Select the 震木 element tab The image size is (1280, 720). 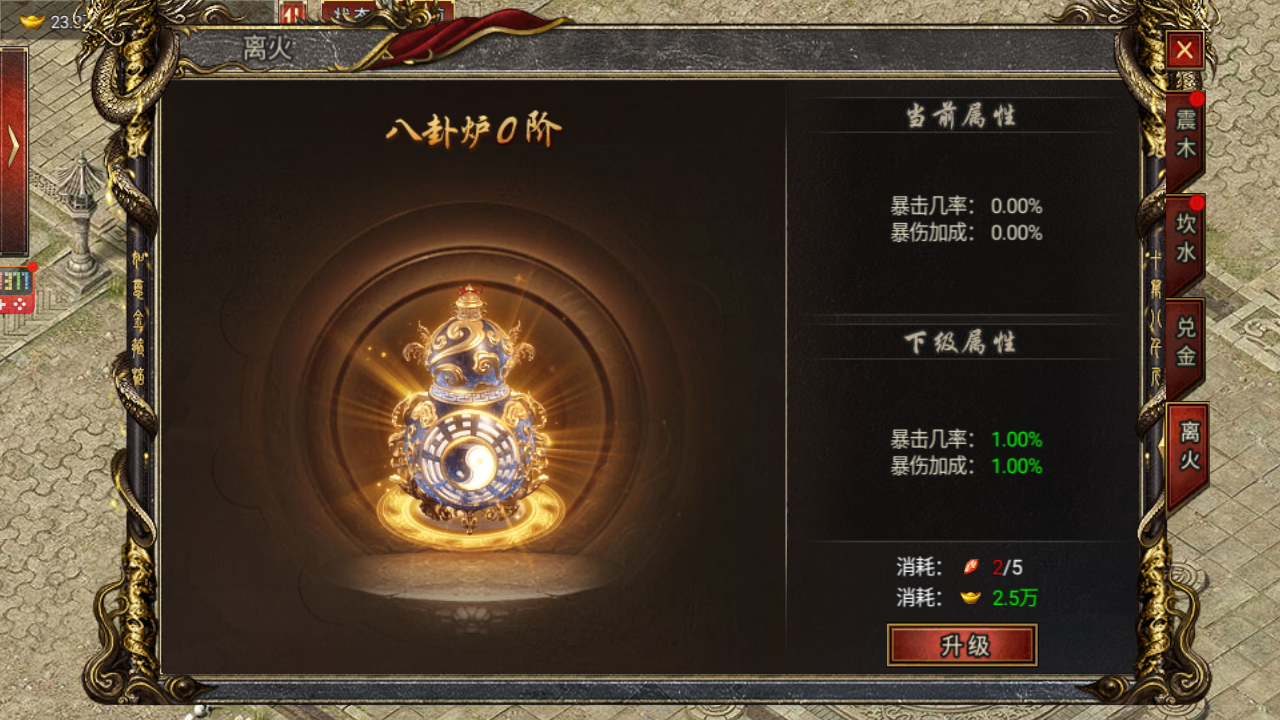point(1184,136)
